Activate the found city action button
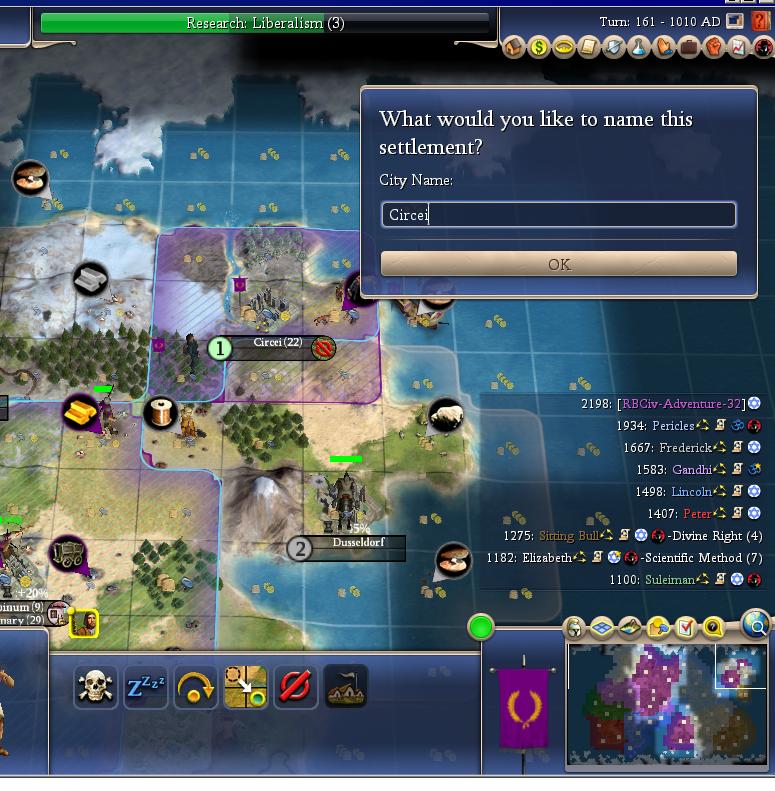This screenshot has width=775, height=791. coord(346,687)
